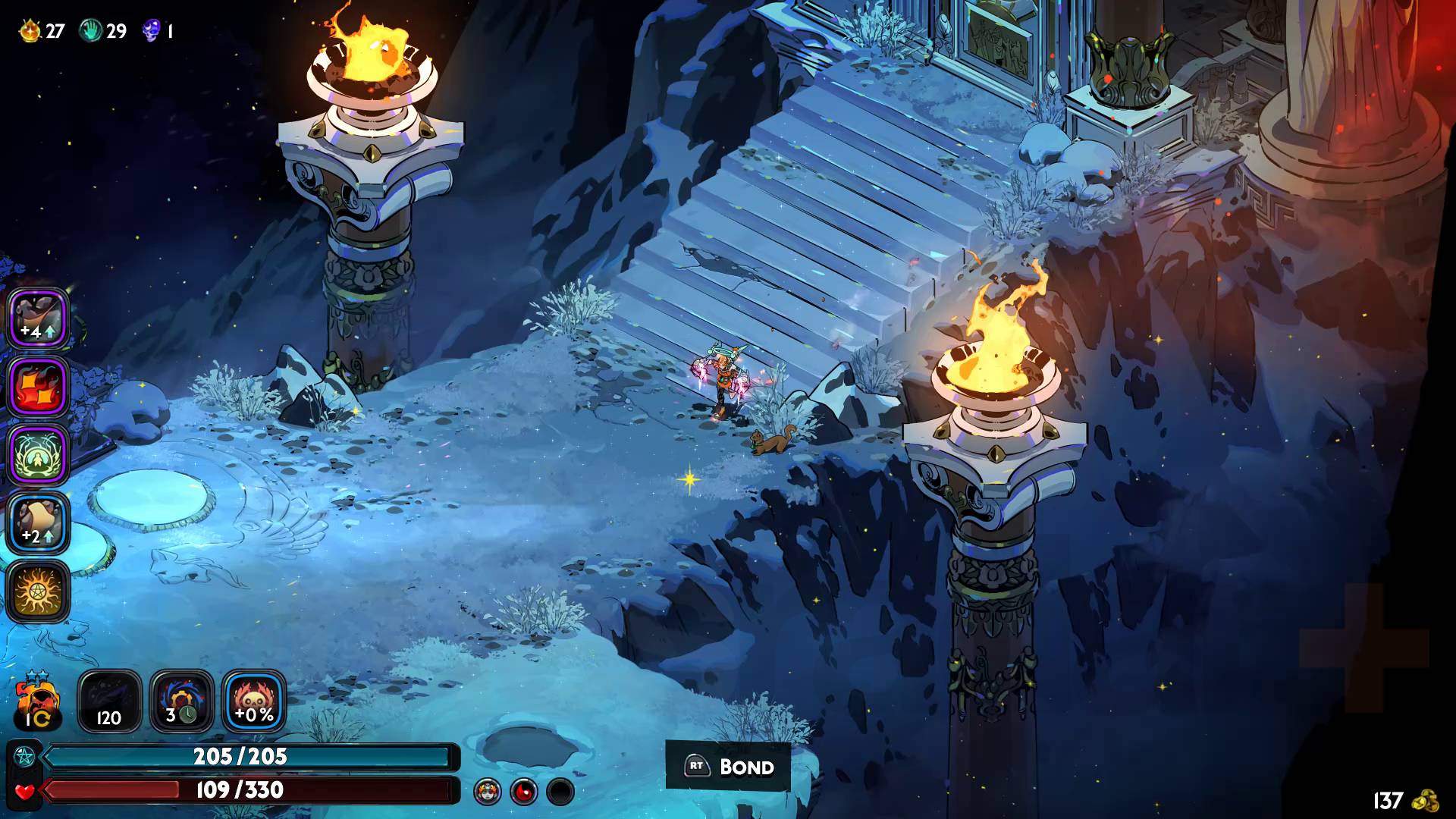Inspect the flaming skull +0% icon
This screenshot has width=1456, height=819.
[254, 701]
